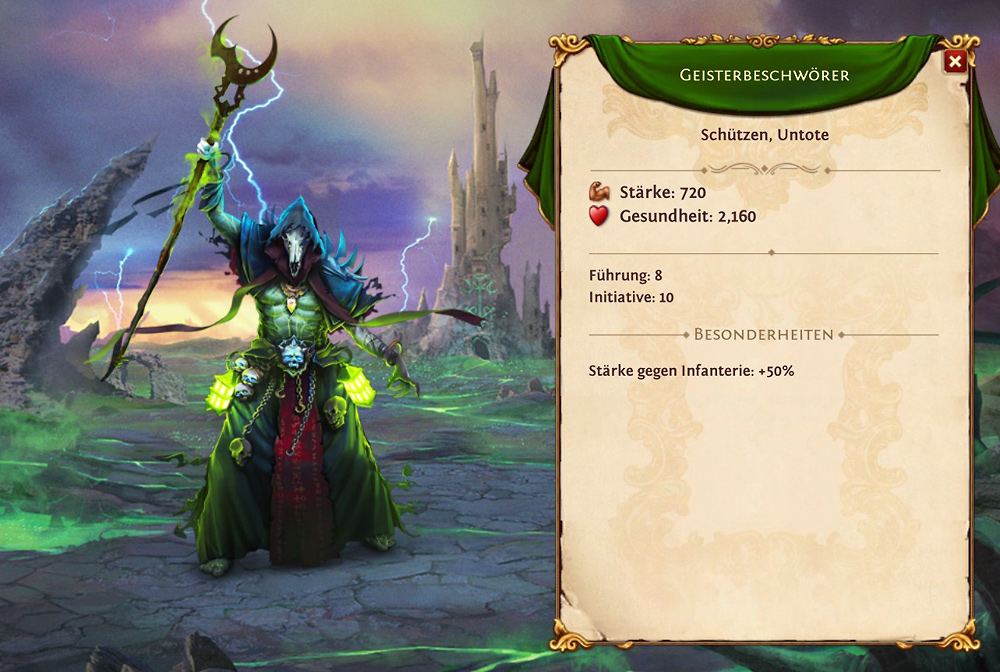This screenshot has height=672, width=1000.
Task: Close the Geisterbeschwörer info panel
Action: pyautogui.click(x=954, y=62)
